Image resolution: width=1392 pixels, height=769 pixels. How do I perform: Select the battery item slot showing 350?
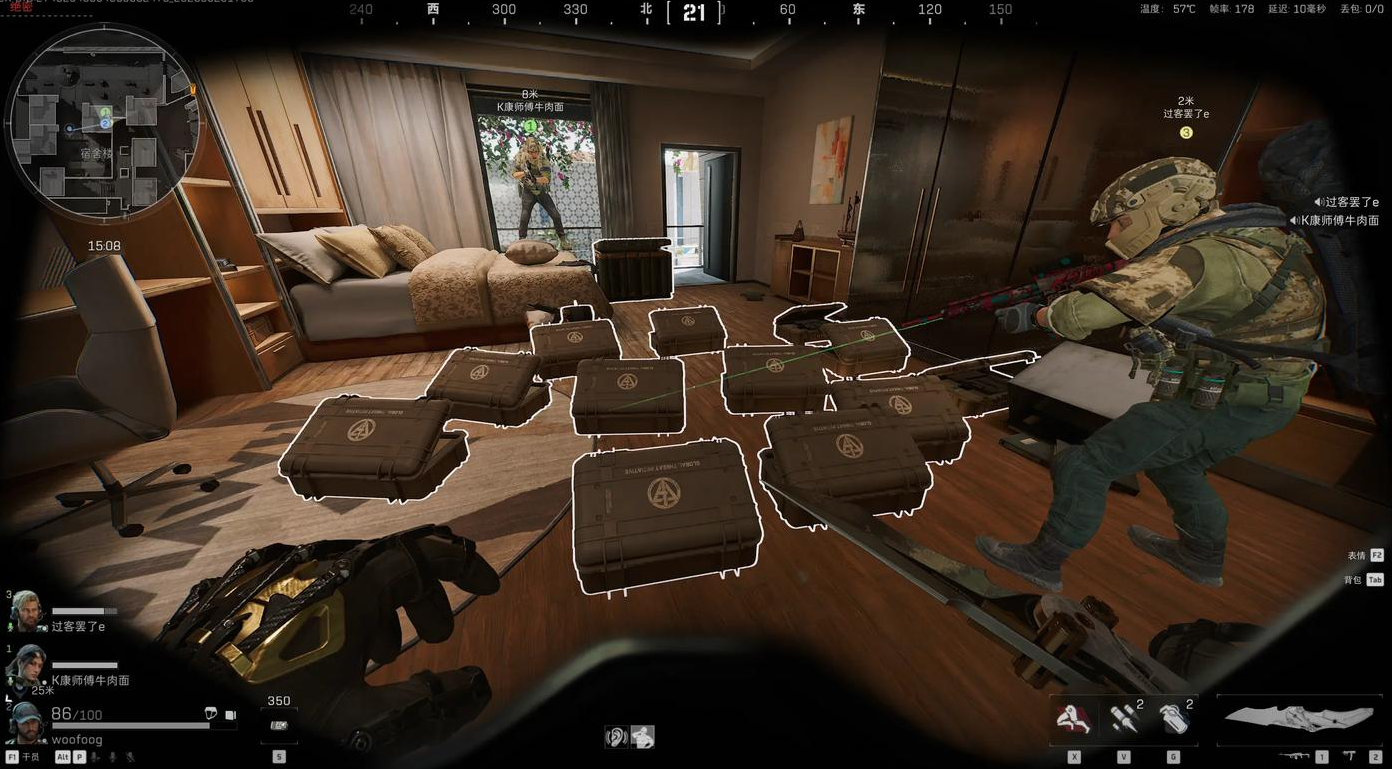279,724
